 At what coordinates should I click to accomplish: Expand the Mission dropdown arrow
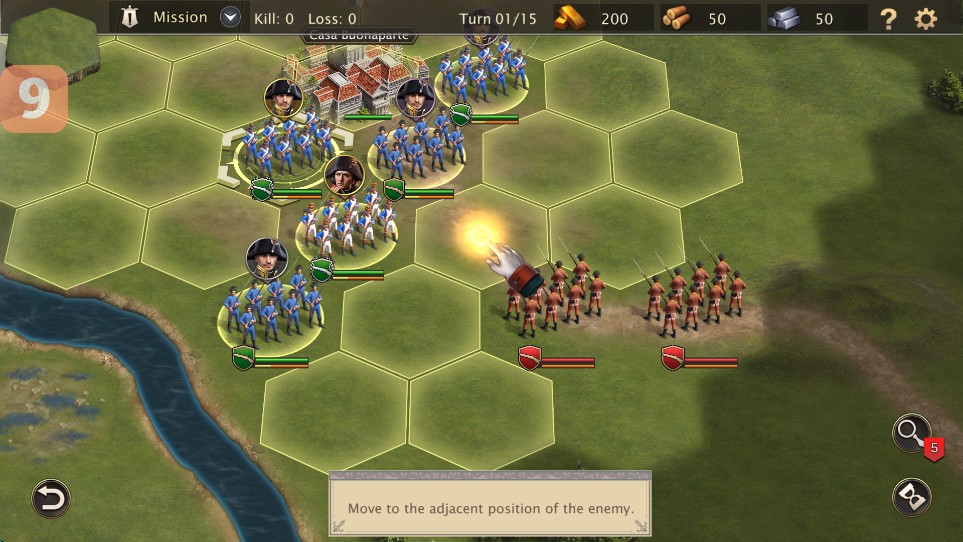click(x=231, y=17)
